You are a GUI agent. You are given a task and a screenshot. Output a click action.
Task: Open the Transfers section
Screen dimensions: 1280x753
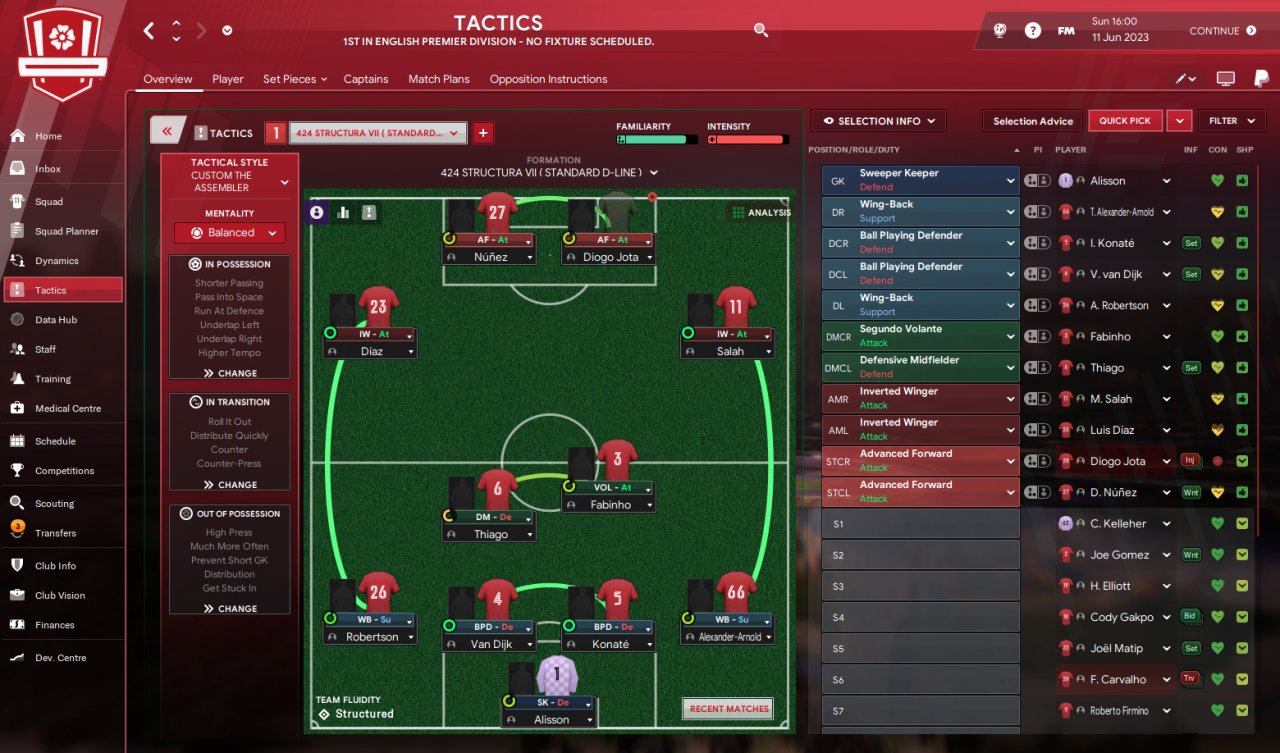[55, 533]
